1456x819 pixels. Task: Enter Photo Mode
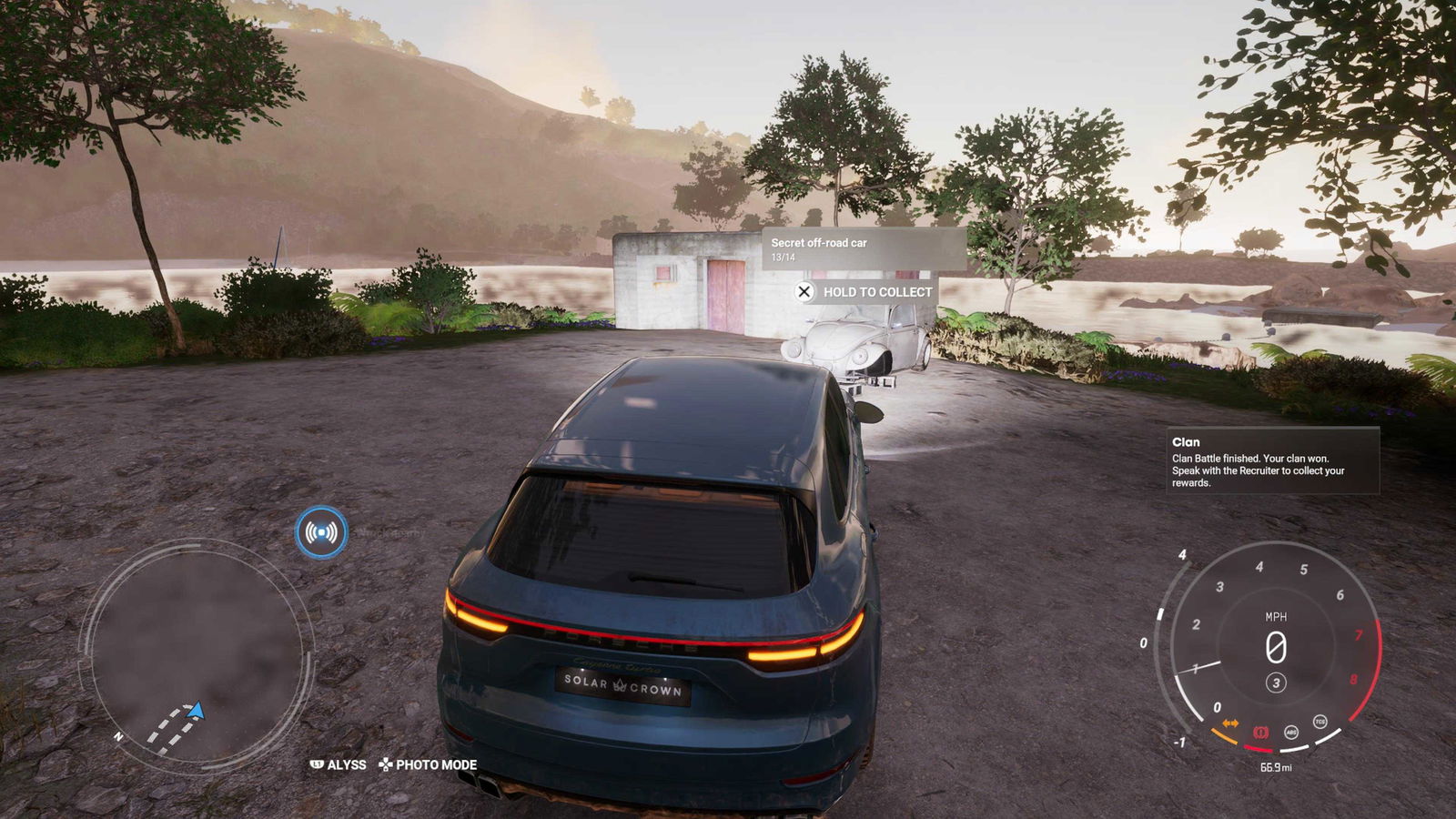428,764
